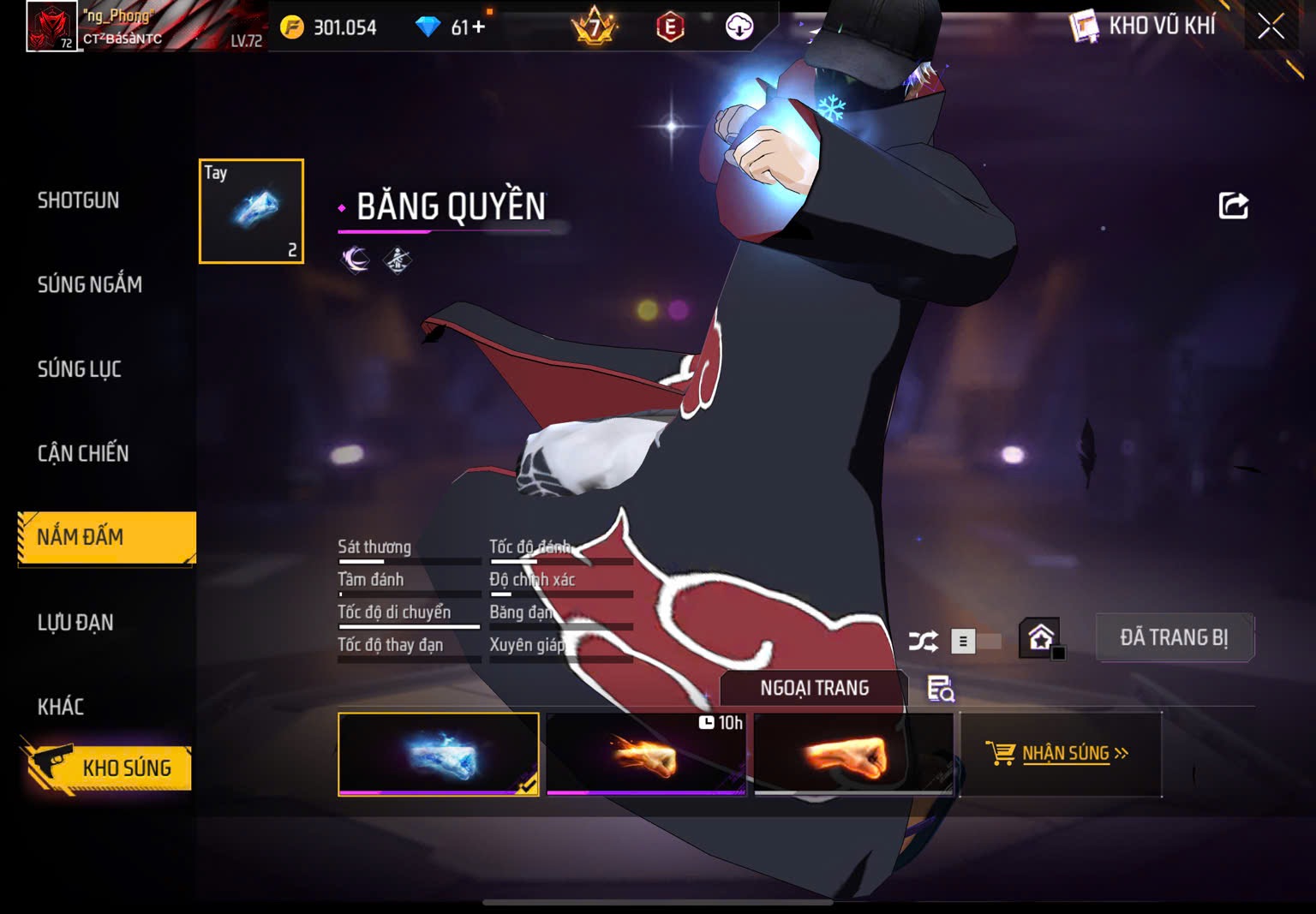Click the Đã Trang Bị button
Screen dimensions: 1316x914
click(x=1174, y=637)
